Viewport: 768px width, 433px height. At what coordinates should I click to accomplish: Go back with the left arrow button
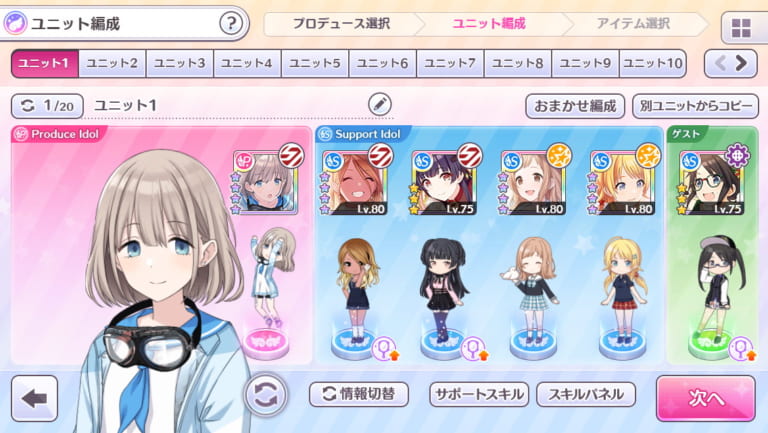click(33, 397)
